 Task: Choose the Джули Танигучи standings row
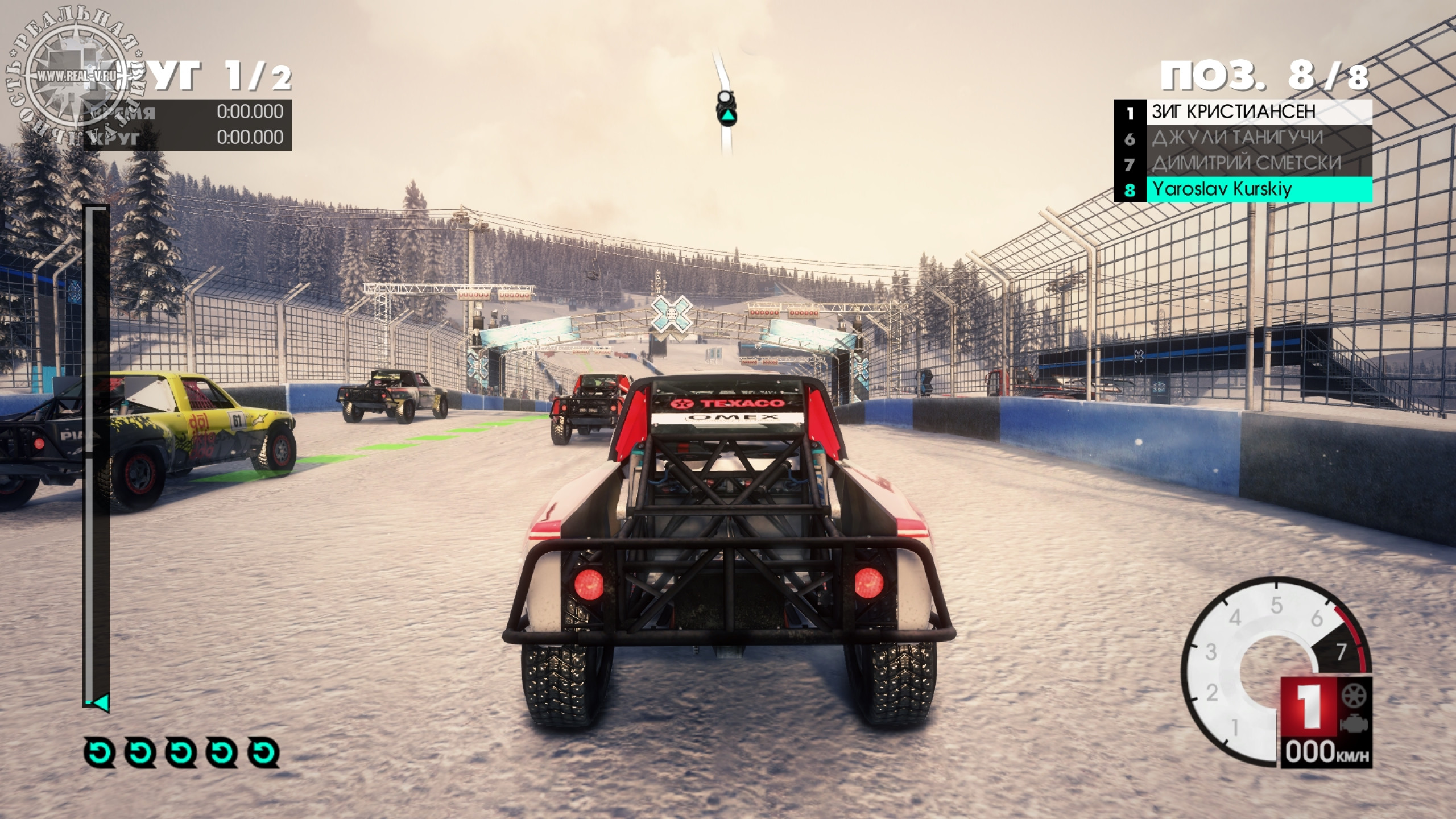click(1242, 138)
